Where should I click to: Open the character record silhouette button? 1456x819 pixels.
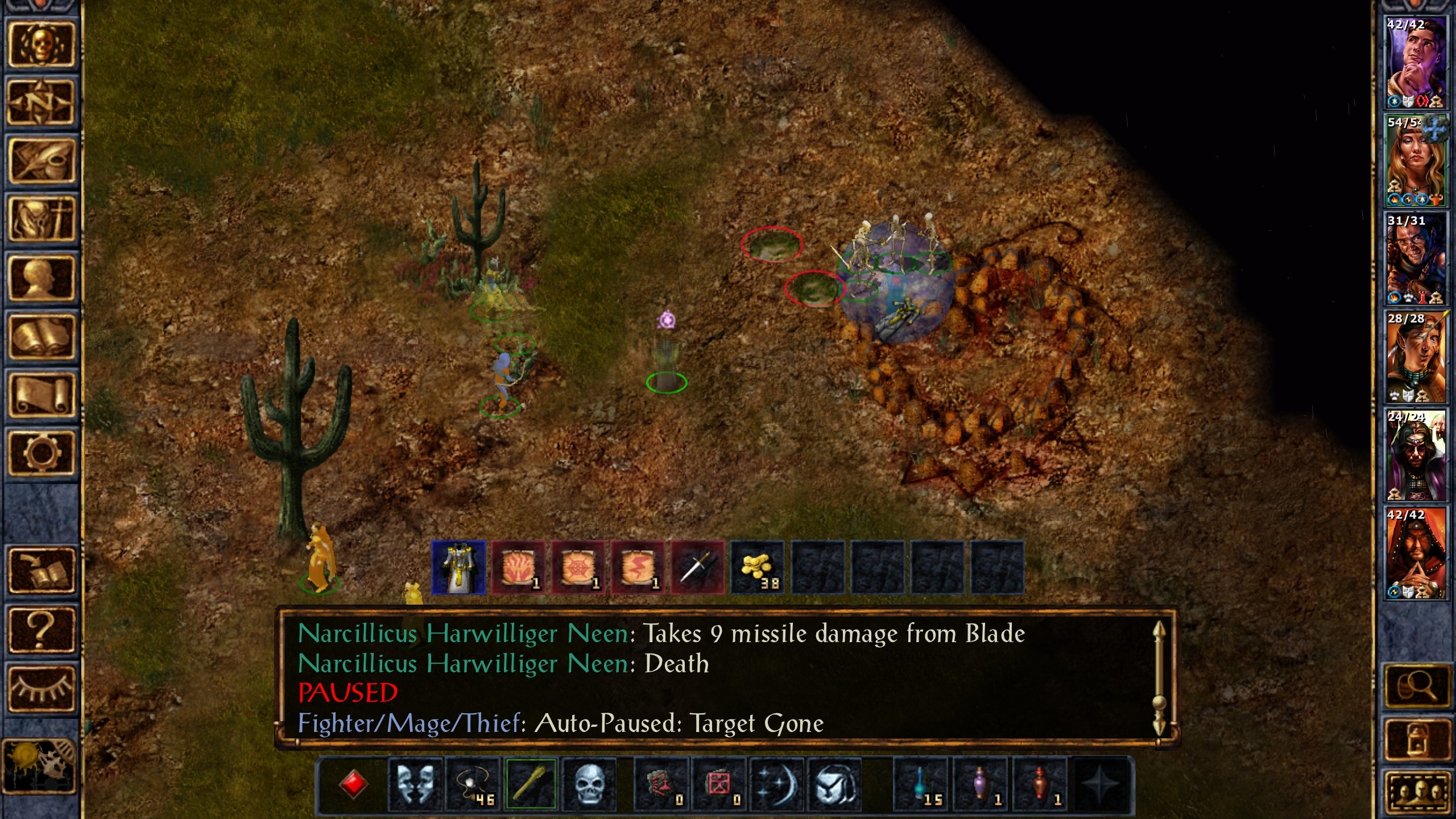(41, 278)
